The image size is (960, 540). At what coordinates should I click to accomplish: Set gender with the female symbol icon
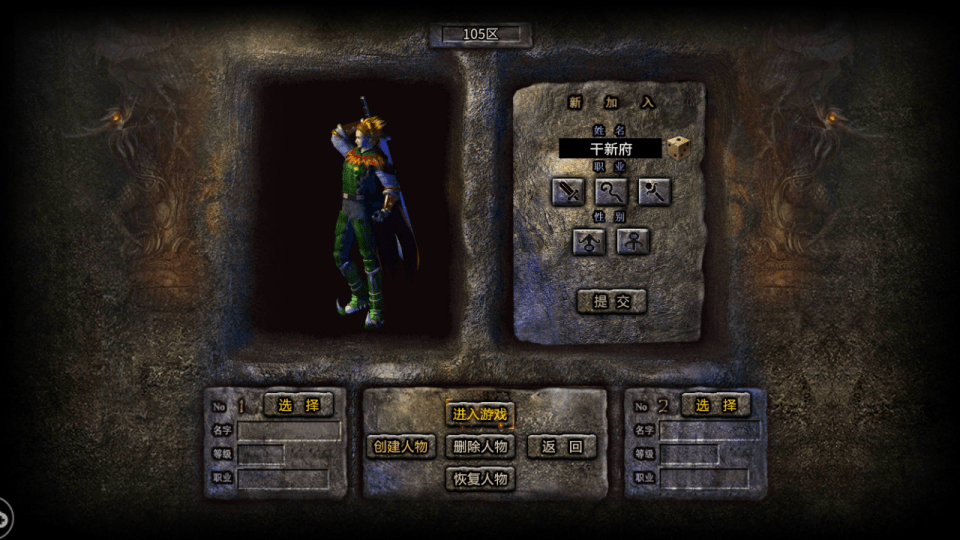coord(633,241)
